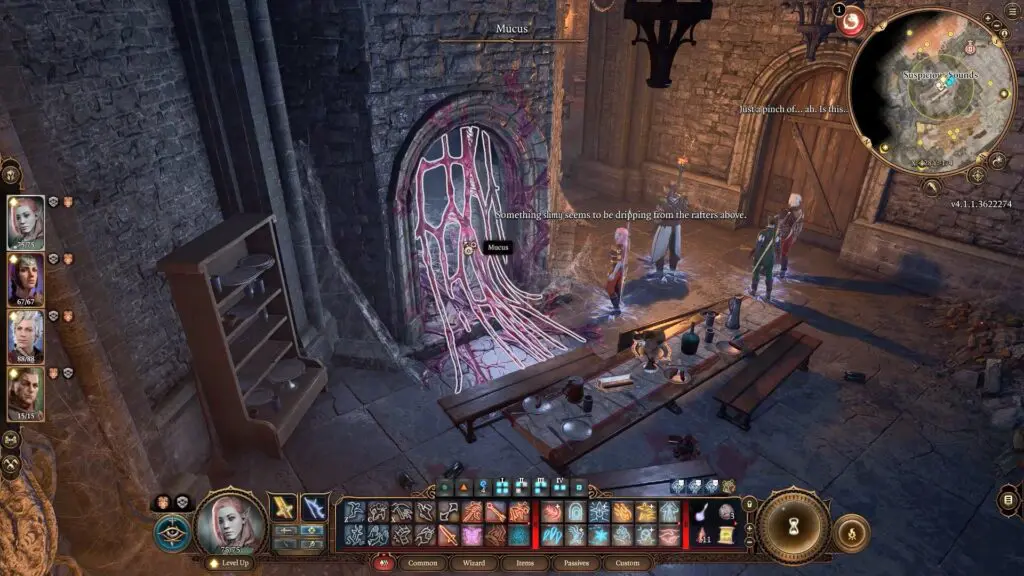Click the hourglass end turn button

click(792, 525)
